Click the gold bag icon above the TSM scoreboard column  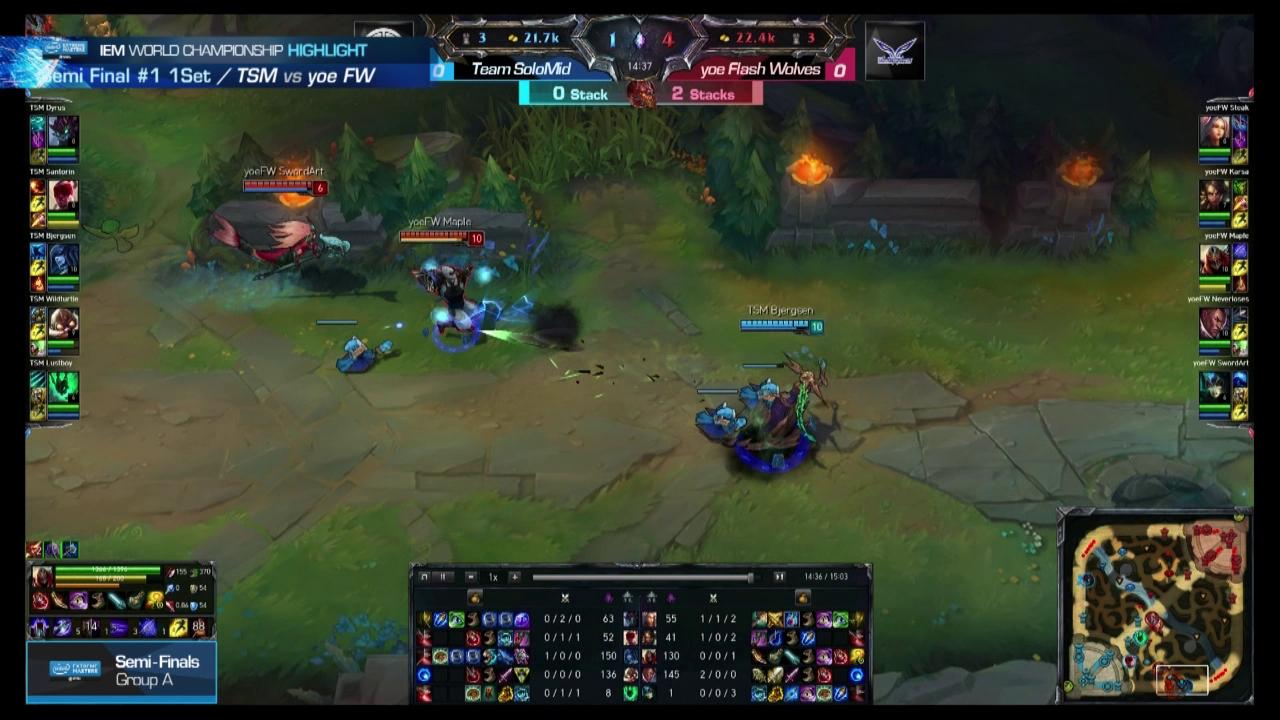coord(473,596)
